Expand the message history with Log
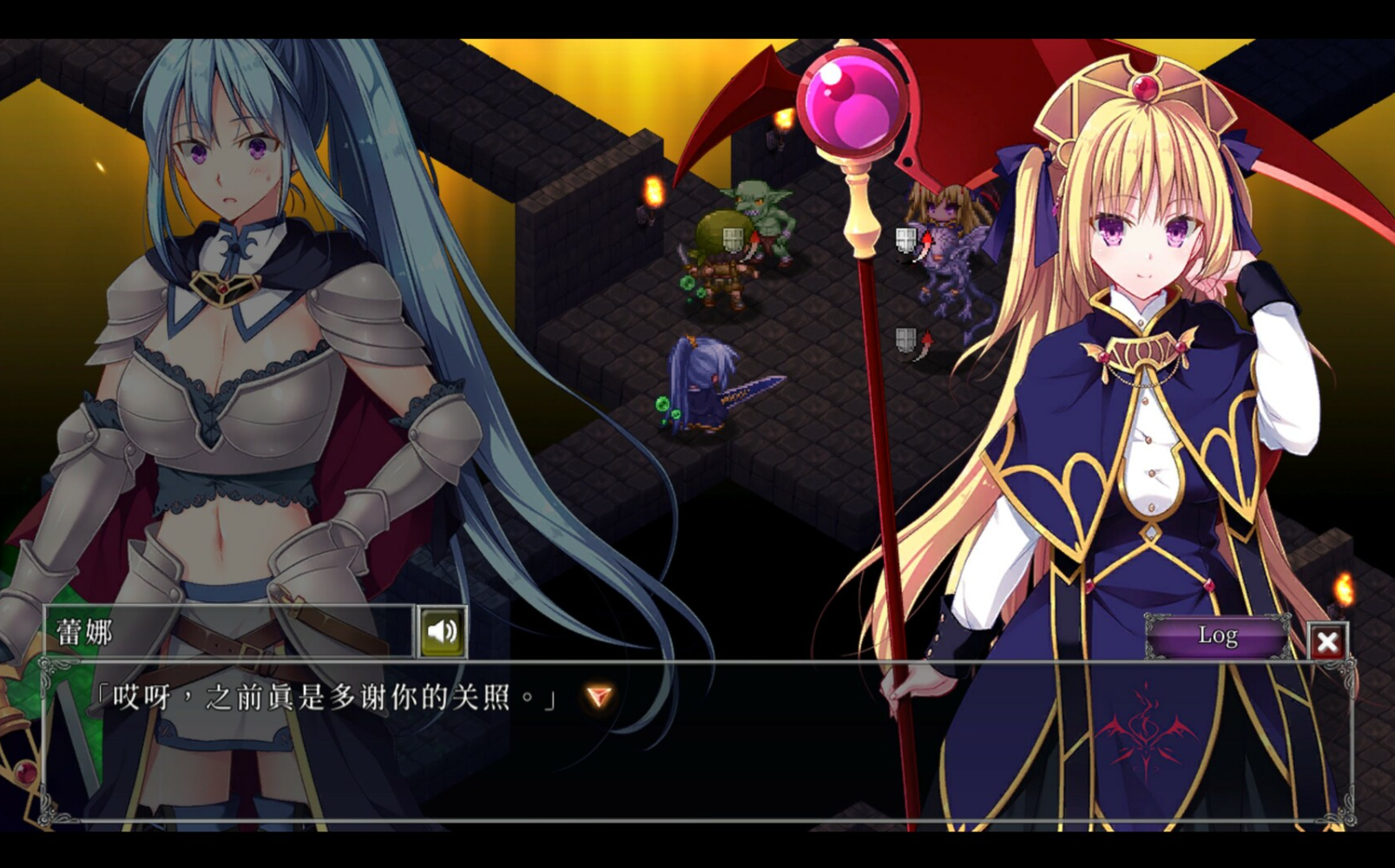The image size is (1395, 868). [1219, 637]
